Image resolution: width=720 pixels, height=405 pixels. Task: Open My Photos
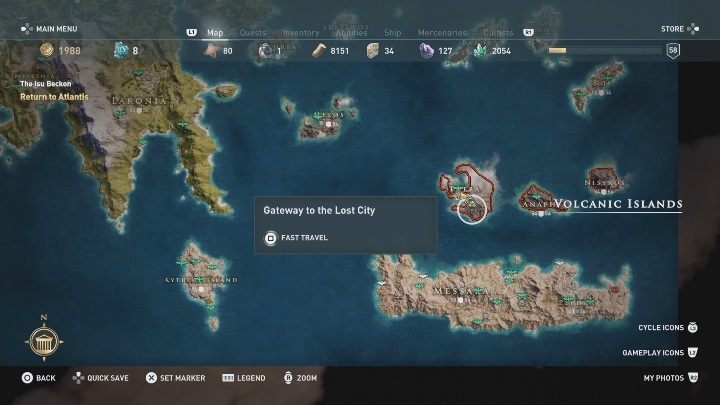[670, 379]
